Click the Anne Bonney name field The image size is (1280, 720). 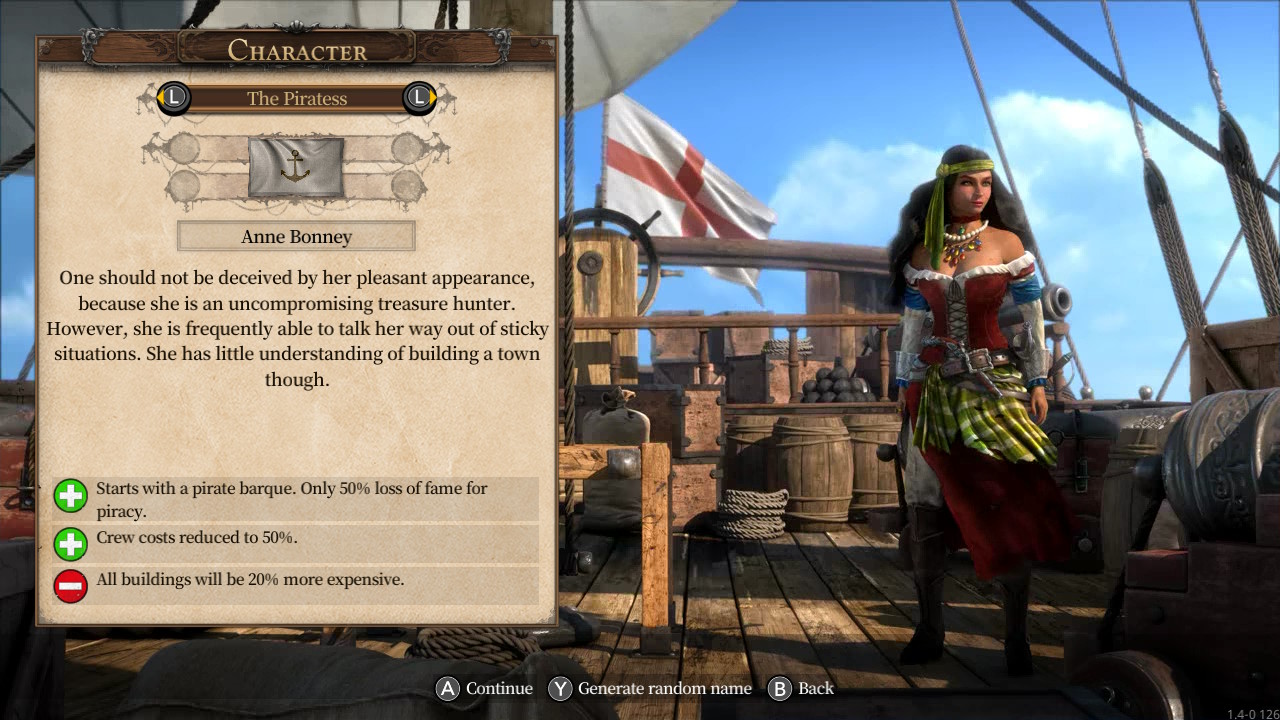coord(296,236)
